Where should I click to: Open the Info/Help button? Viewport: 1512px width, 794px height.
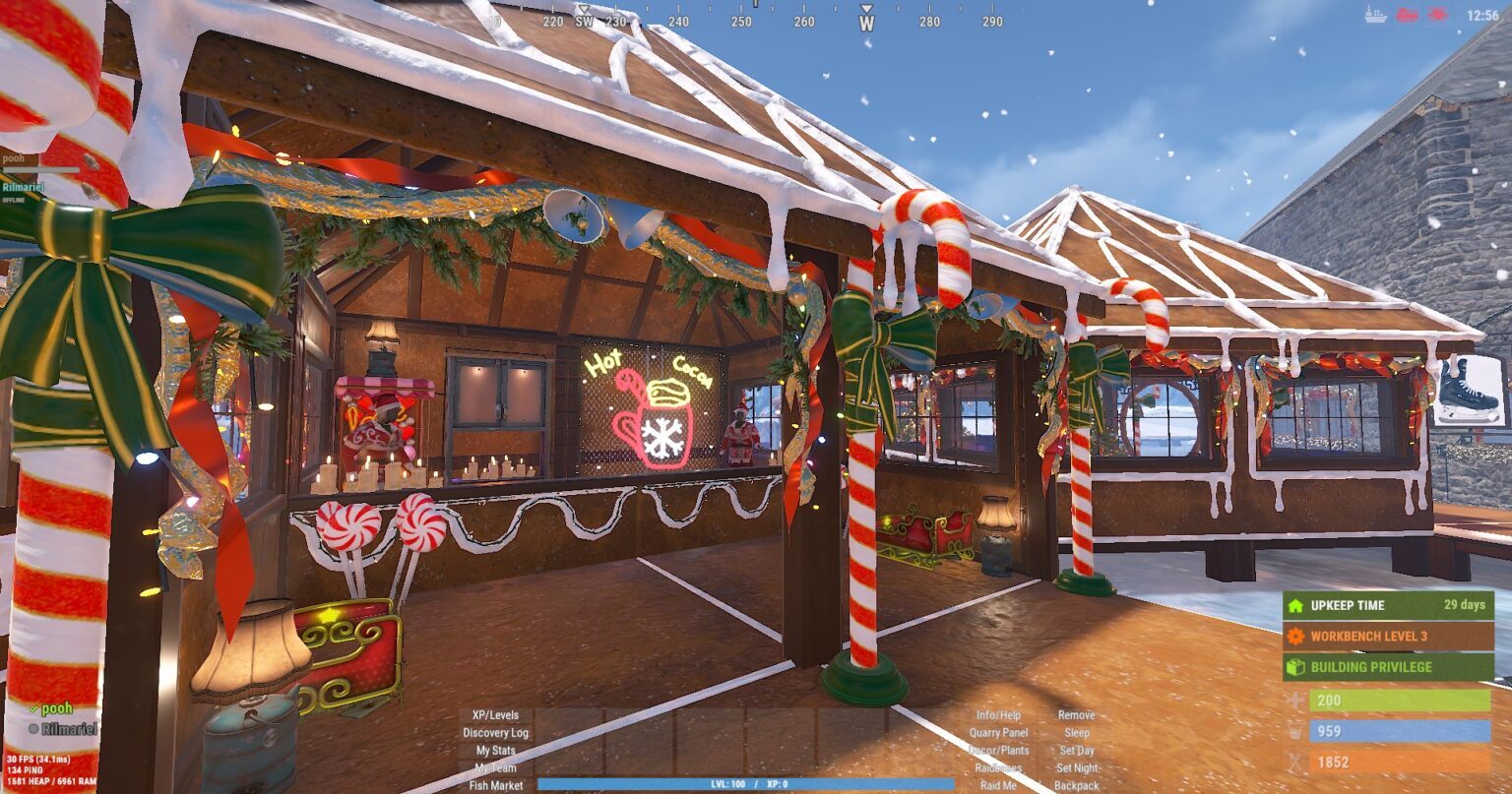pyautogui.click(x=998, y=715)
